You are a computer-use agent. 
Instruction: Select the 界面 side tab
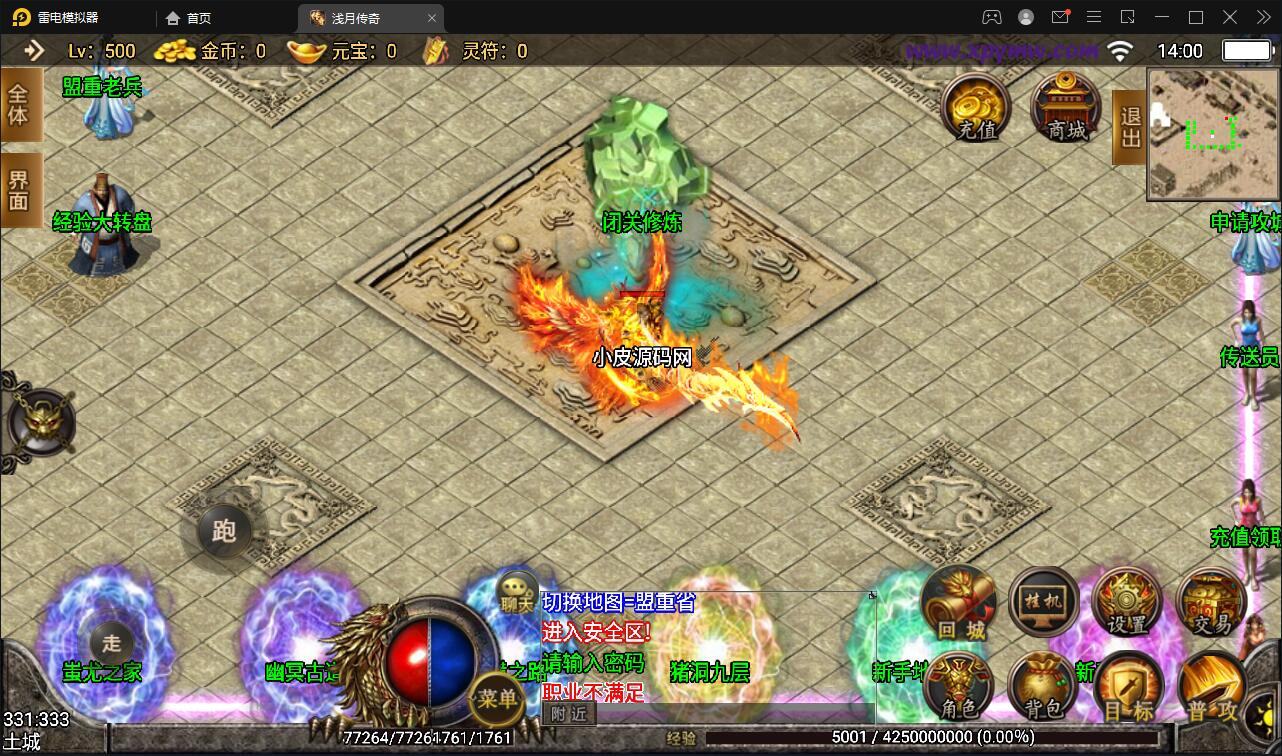tap(20, 190)
